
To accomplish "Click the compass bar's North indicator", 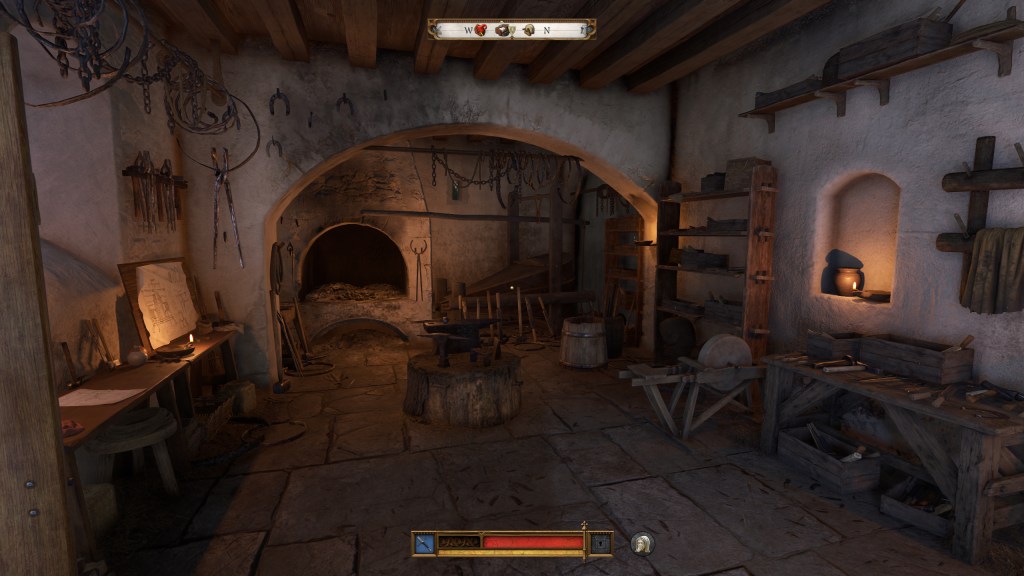I will pos(546,30).
